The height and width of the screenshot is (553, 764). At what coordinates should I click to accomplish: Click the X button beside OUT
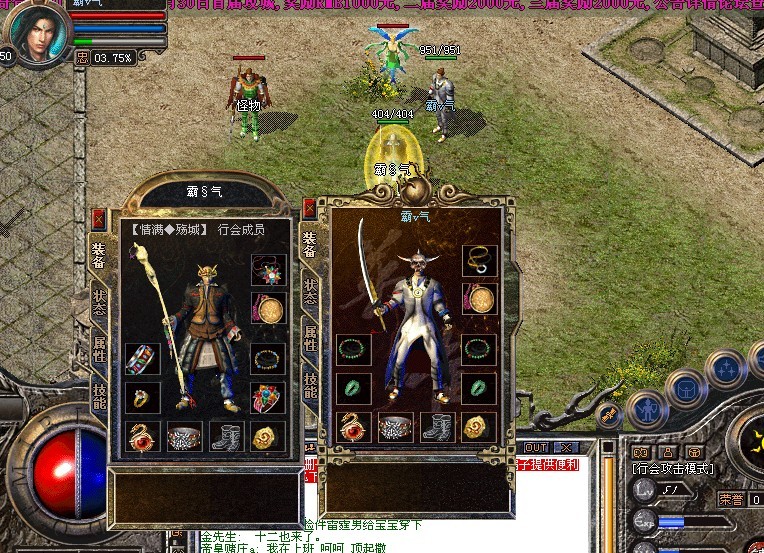coord(567,447)
